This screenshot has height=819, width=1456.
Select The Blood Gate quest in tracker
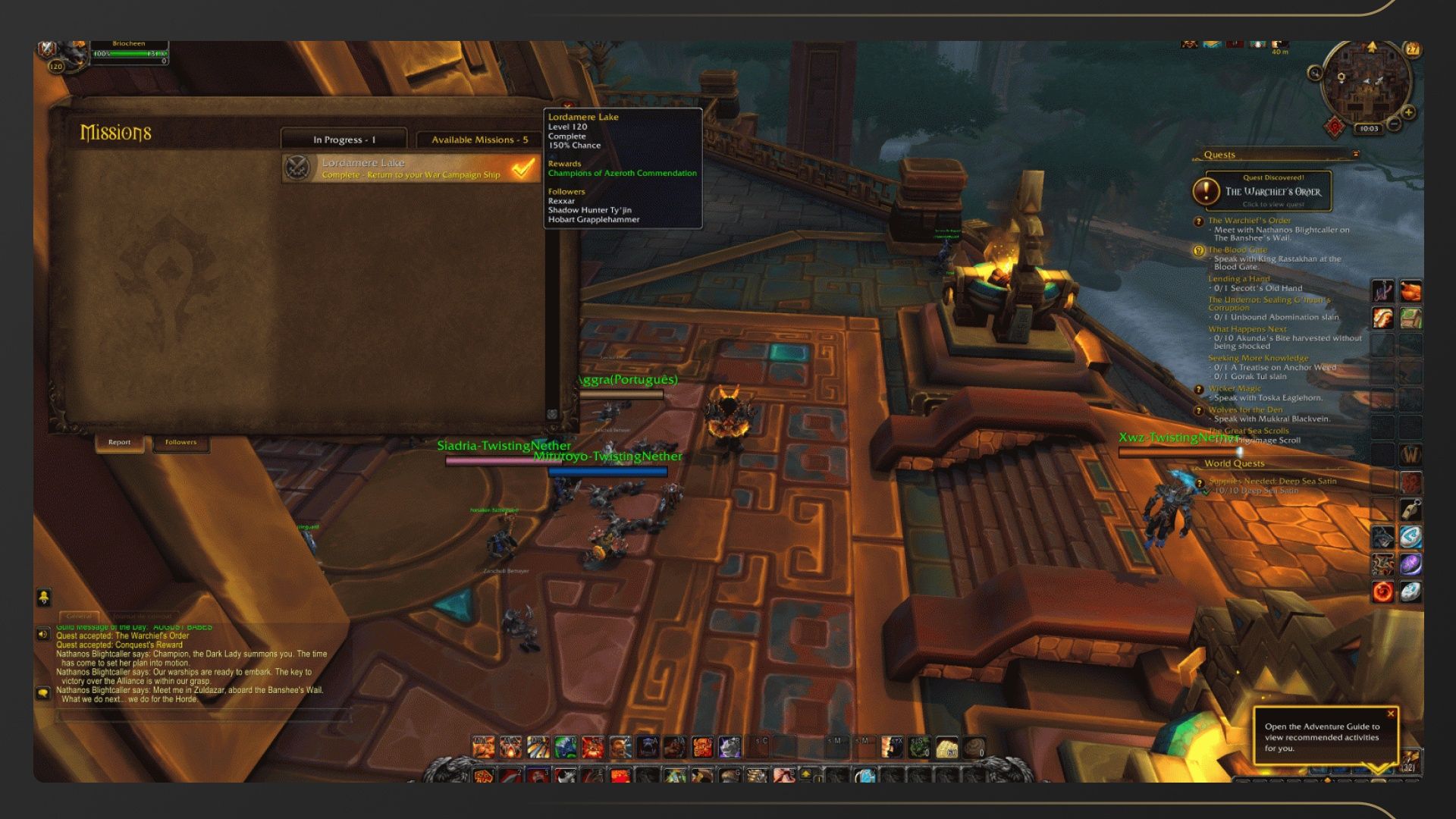click(x=1237, y=249)
